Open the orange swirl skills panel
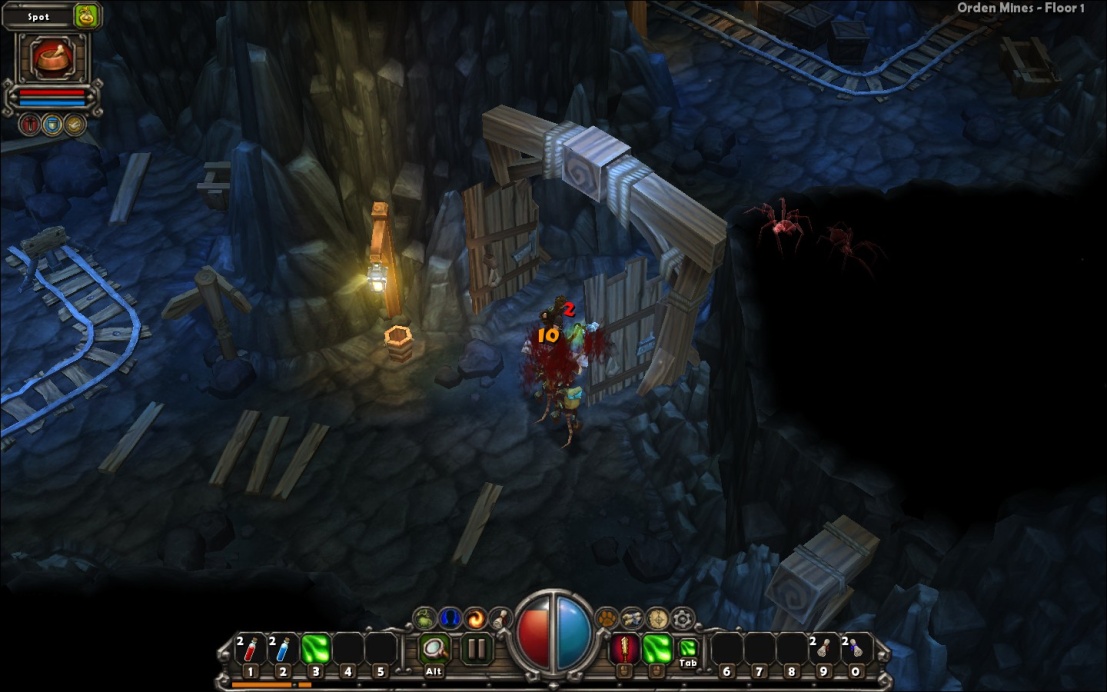This screenshot has height=692, width=1107. pyautogui.click(x=474, y=618)
